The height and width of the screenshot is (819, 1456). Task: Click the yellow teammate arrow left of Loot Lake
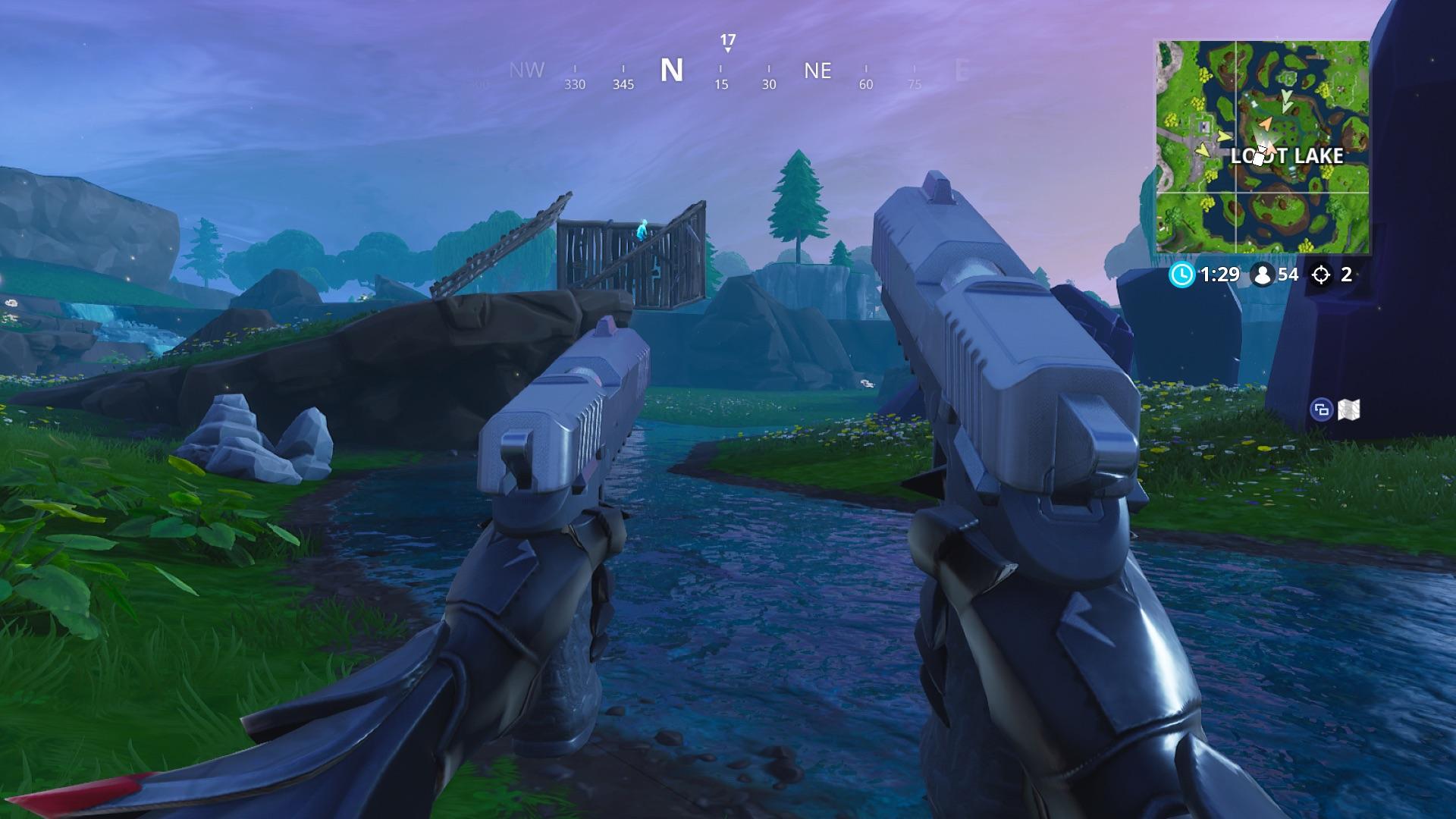point(1223,136)
